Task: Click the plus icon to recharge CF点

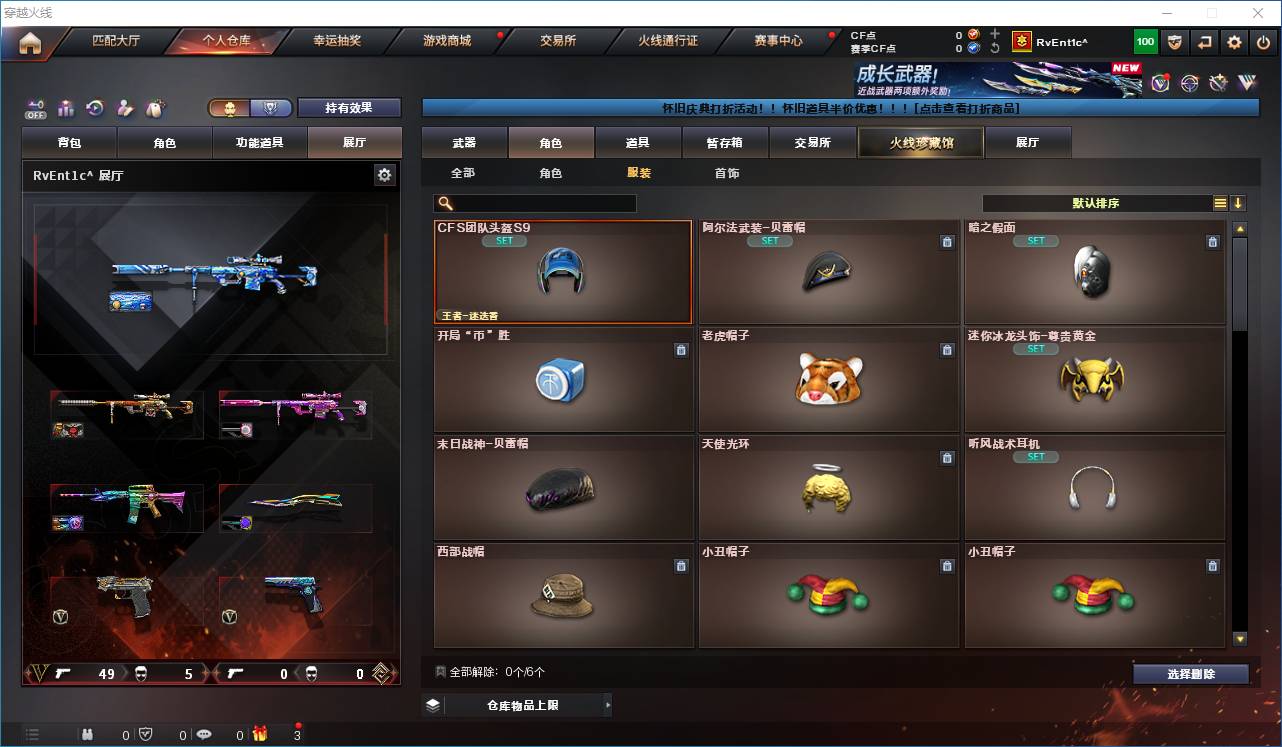Action: (x=994, y=32)
